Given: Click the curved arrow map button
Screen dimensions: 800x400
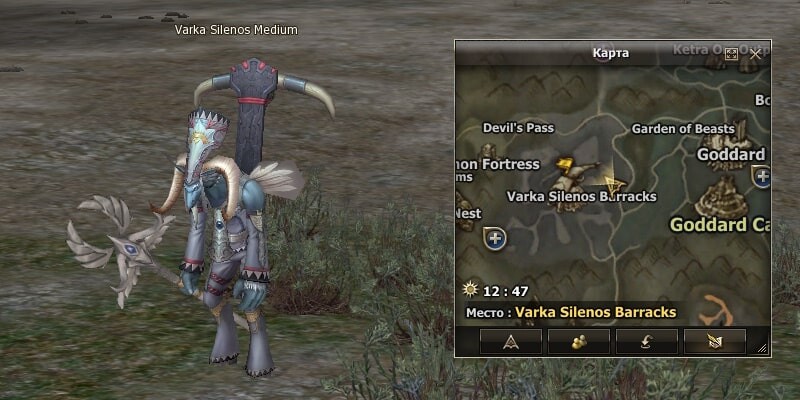Looking at the screenshot, I should [x=647, y=341].
